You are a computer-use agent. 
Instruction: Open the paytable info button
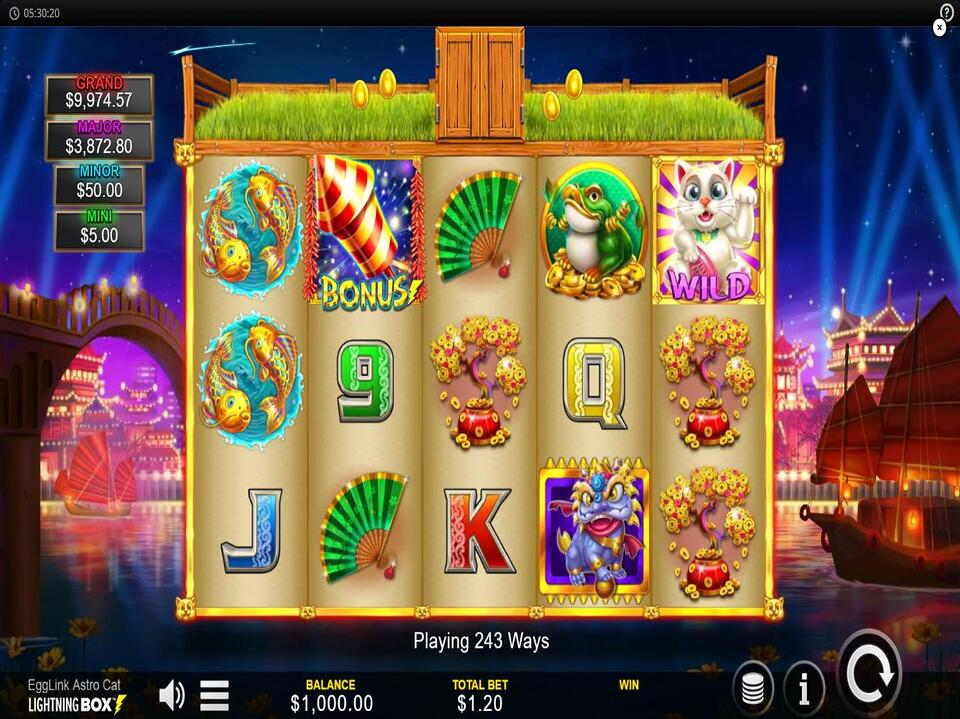(x=804, y=687)
